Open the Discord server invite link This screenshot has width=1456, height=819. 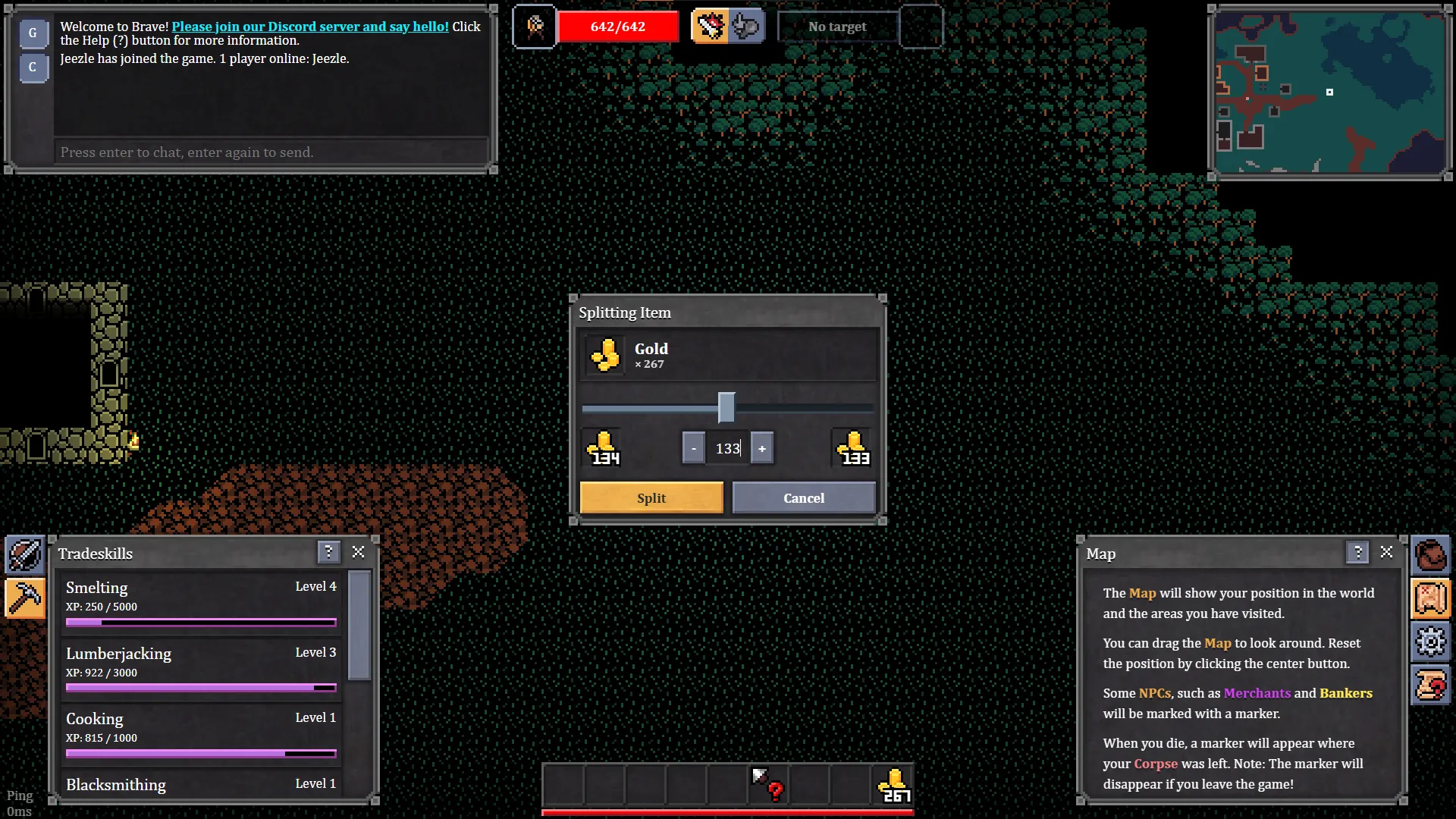pos(310,27)
